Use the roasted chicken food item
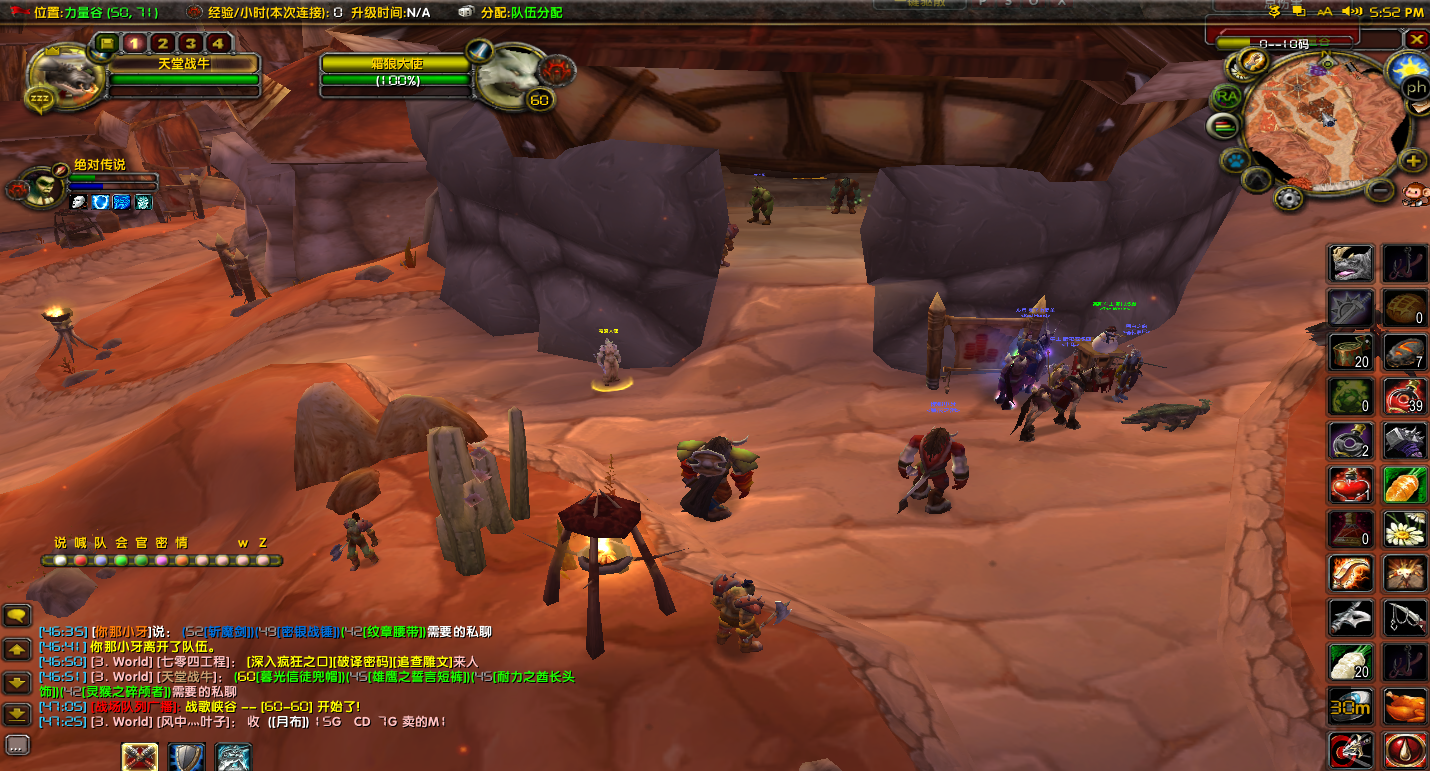 point(1405,706)
